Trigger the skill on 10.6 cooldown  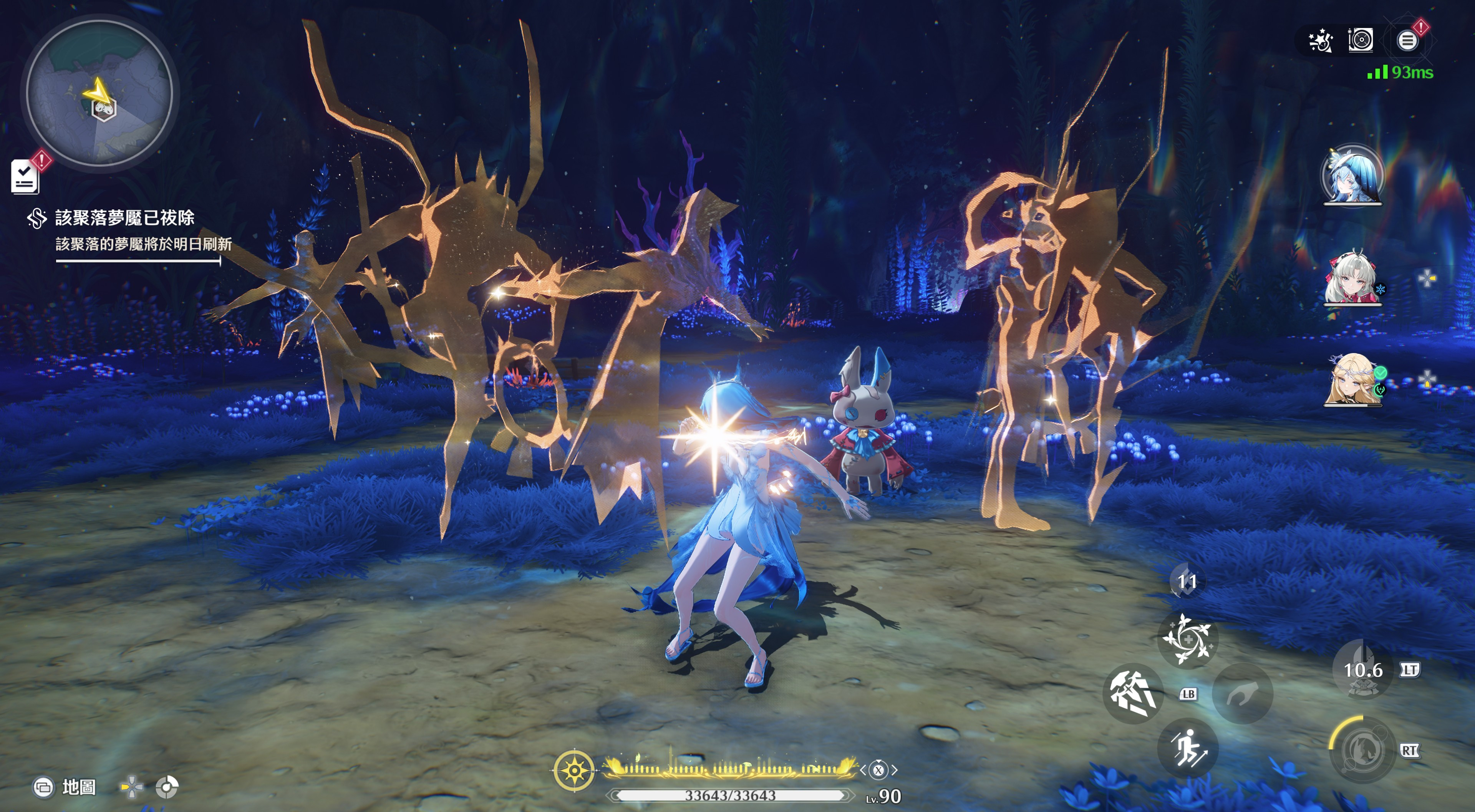(1362, 669)
